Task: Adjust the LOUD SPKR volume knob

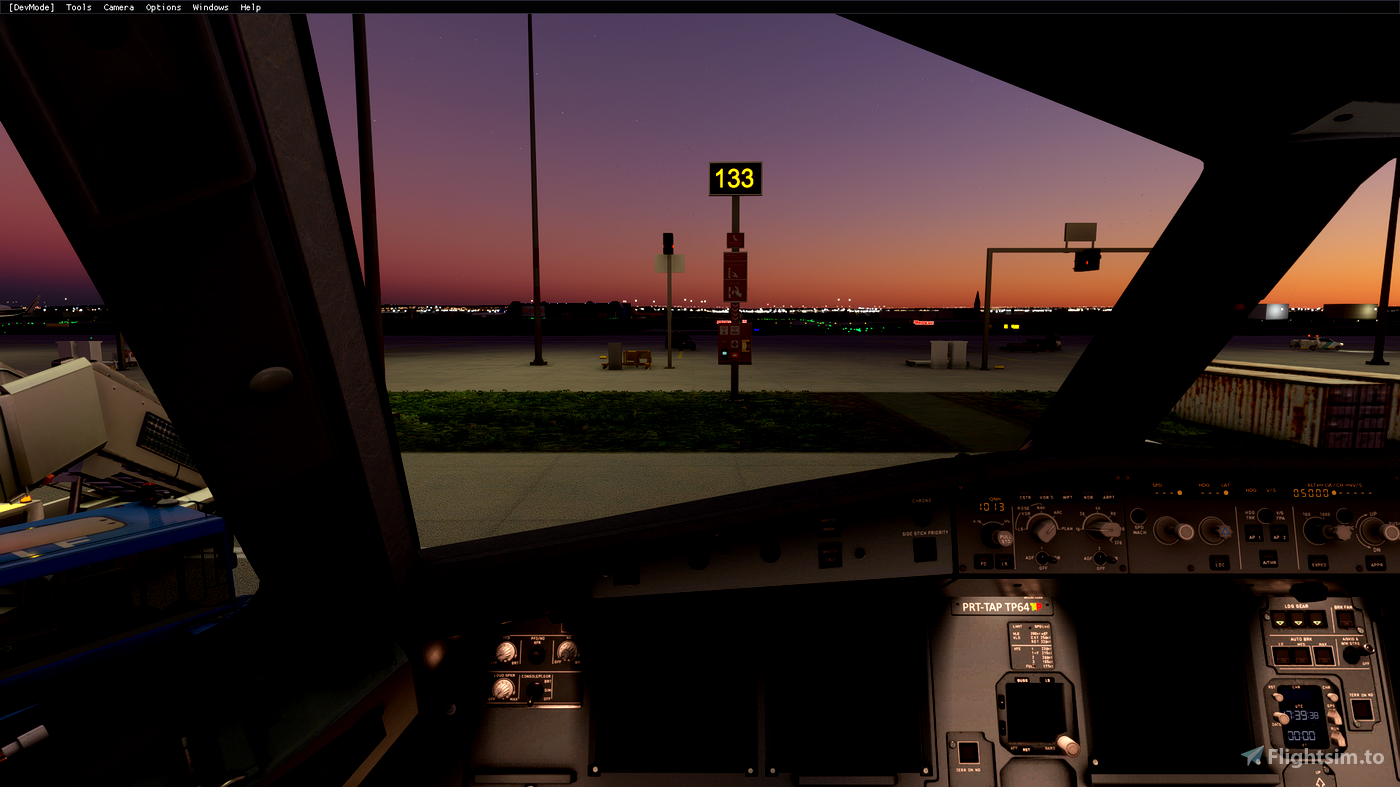Action: [x=503, y=689]
